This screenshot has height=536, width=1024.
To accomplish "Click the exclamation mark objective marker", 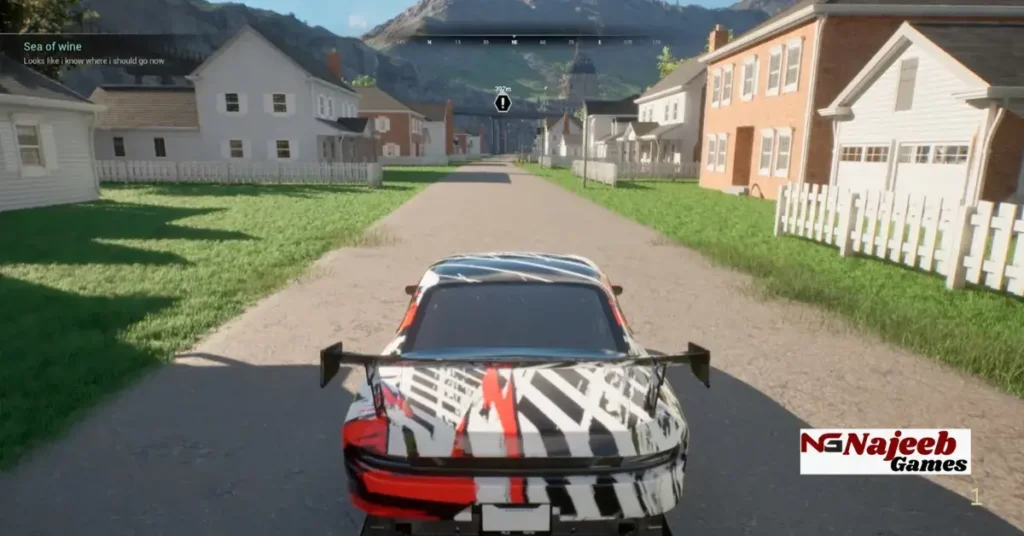I will (x=502, y=102).
